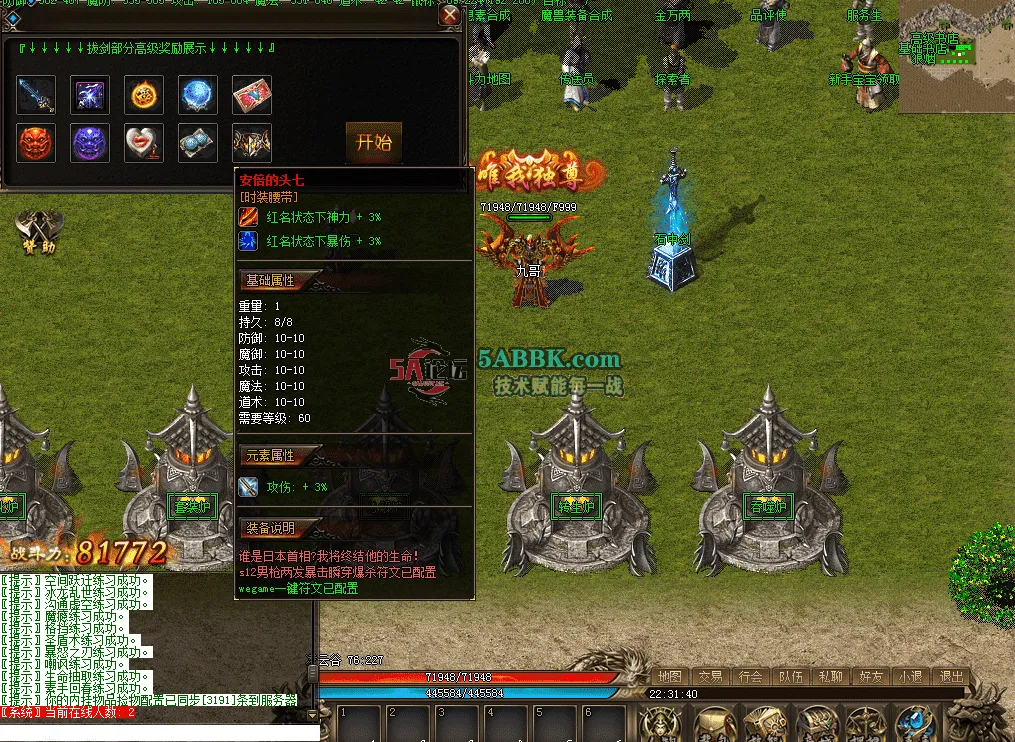1015x742 pixels.
Task: Select the red ticket card reward
Action: click(252, 95)
